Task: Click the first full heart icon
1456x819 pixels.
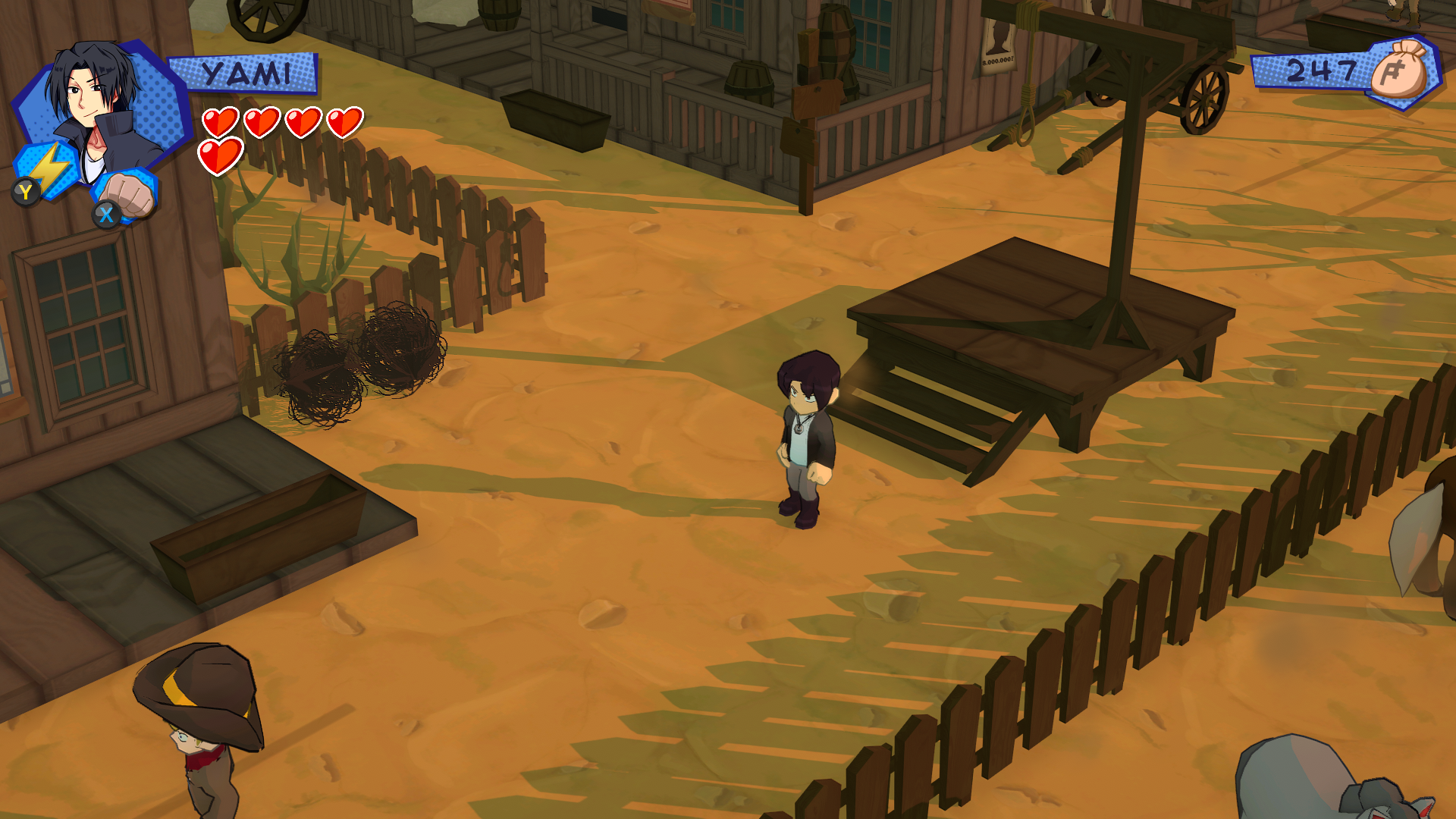Action: pyautogui.click(x=221, y=121)
